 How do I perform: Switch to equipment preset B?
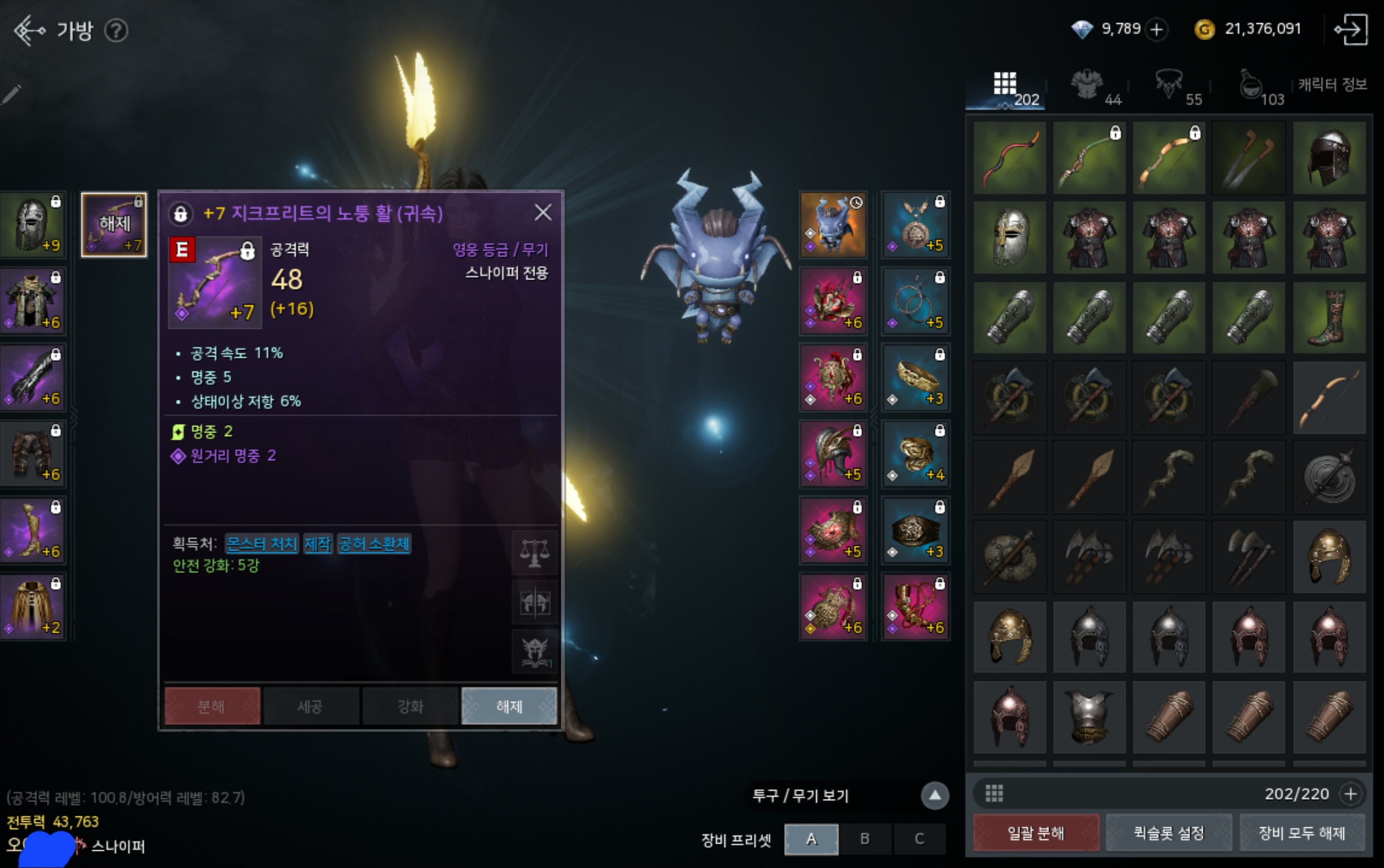864,839
